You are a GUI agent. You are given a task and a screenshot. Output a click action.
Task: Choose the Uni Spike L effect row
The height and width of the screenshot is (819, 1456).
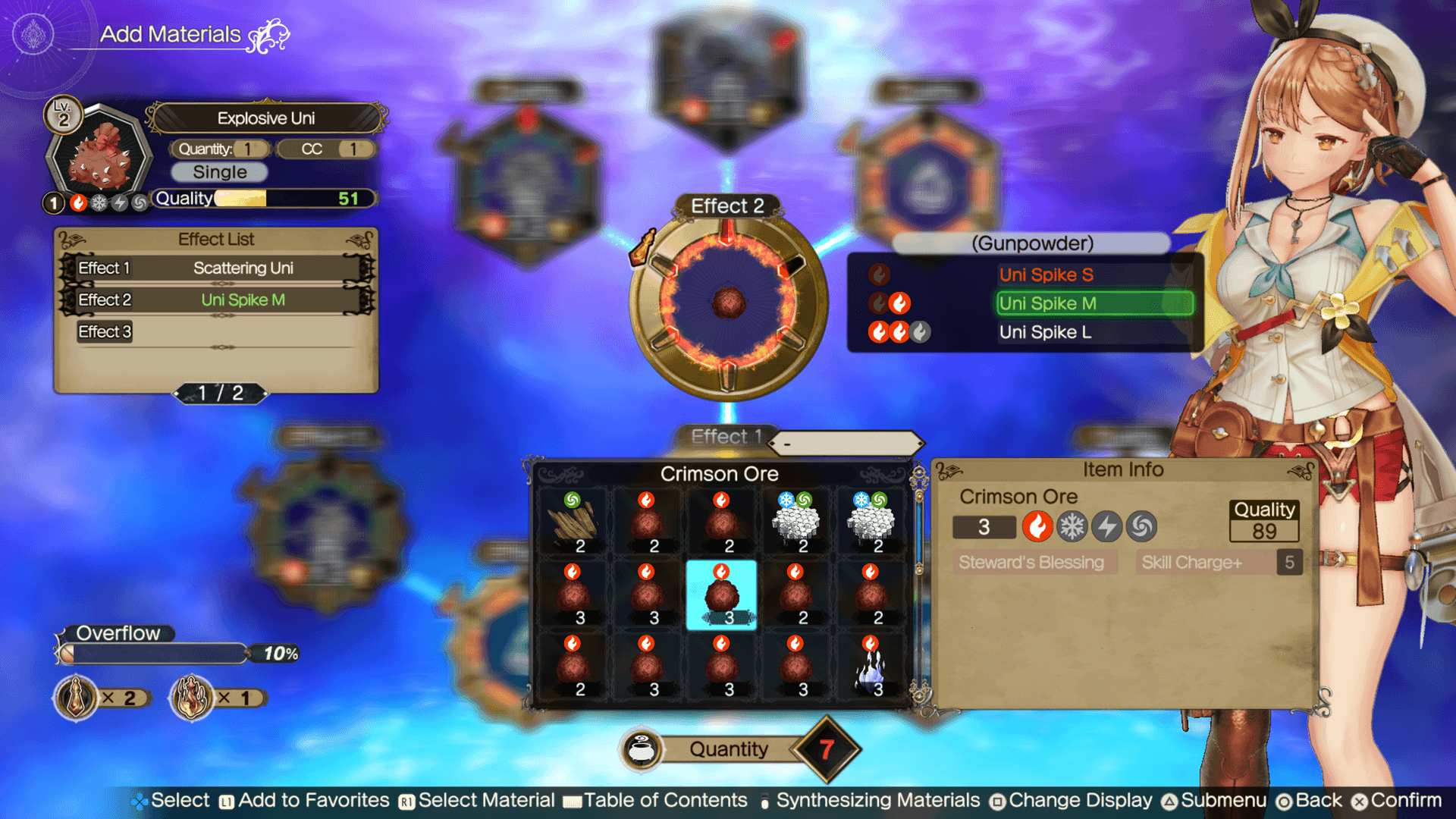(x=1045, y=332)
